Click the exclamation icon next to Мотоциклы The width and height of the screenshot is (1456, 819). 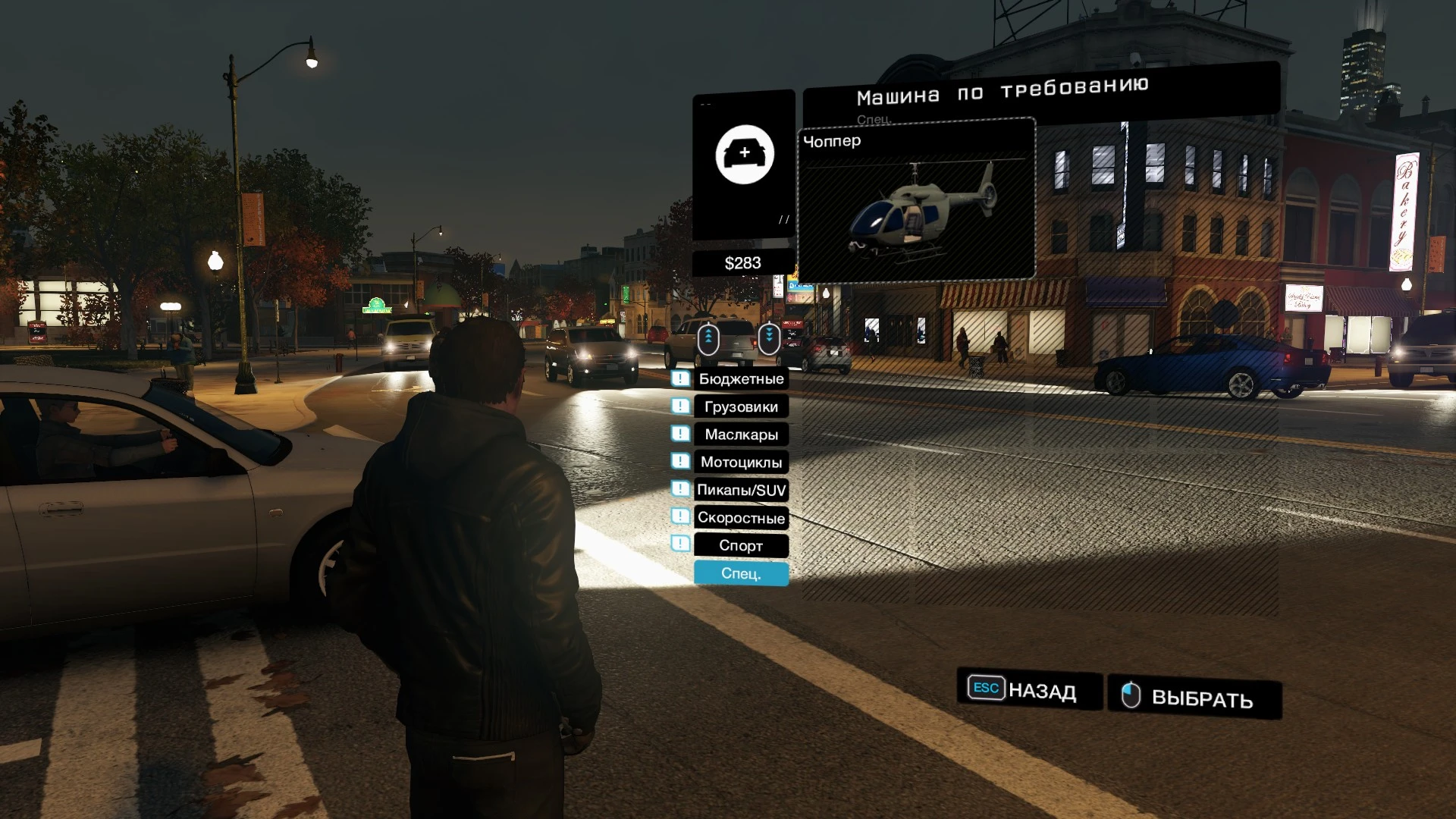(680, 462)
